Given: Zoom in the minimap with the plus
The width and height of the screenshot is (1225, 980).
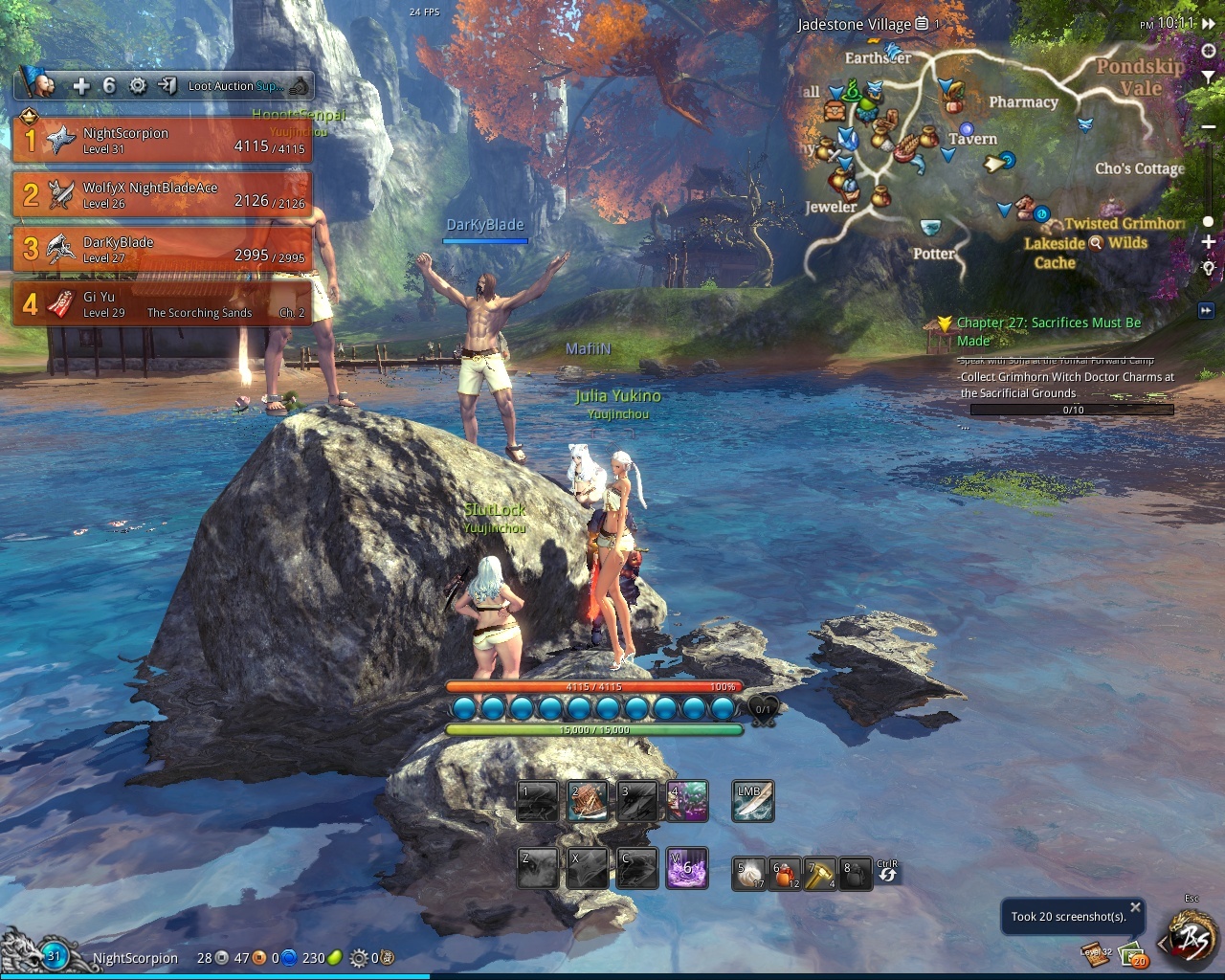Looking at the screenshot, I should click(1209, 242).
